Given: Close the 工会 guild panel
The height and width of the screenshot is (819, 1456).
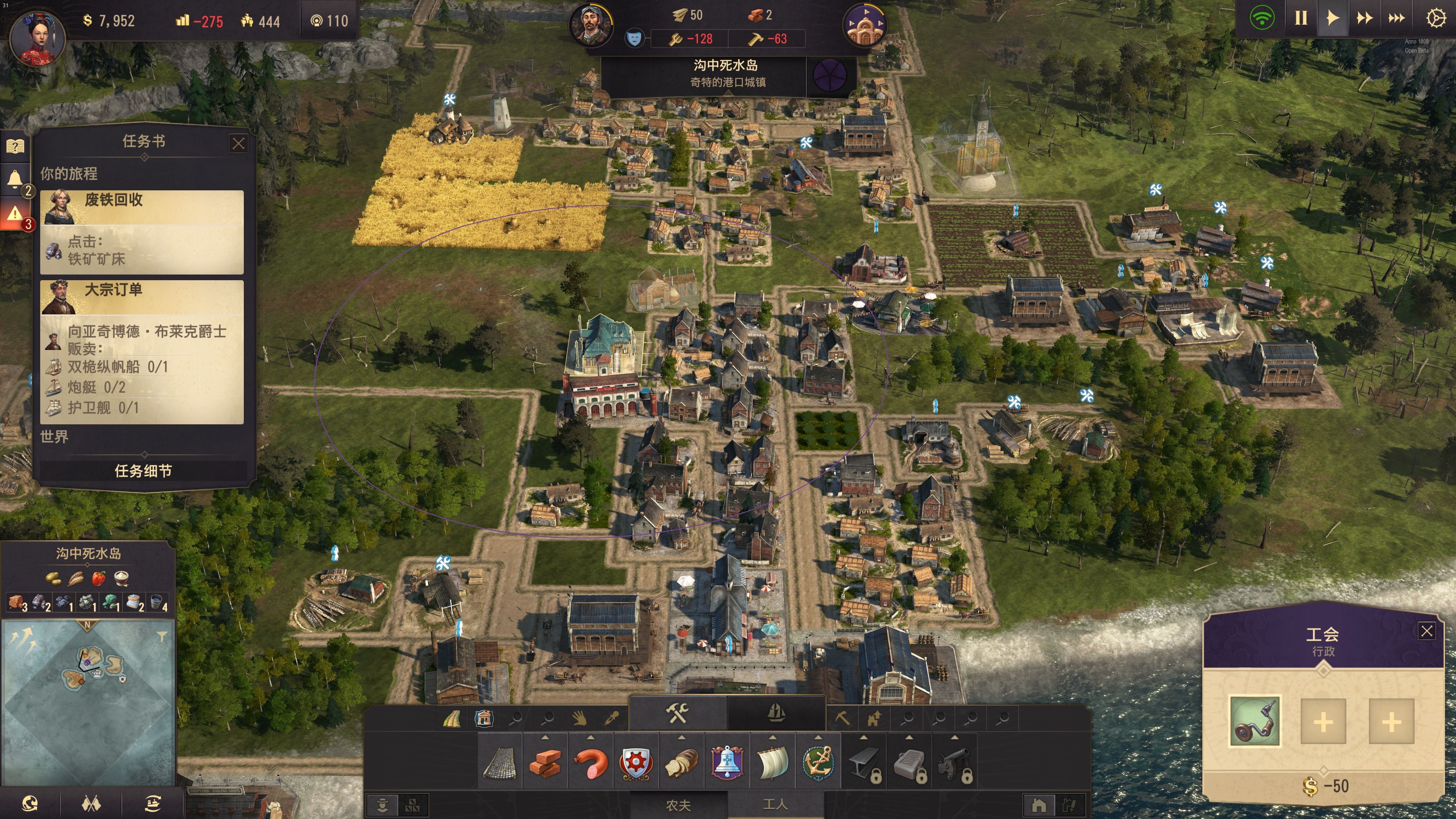Looking at the screenshot, I should point(1426,631).
